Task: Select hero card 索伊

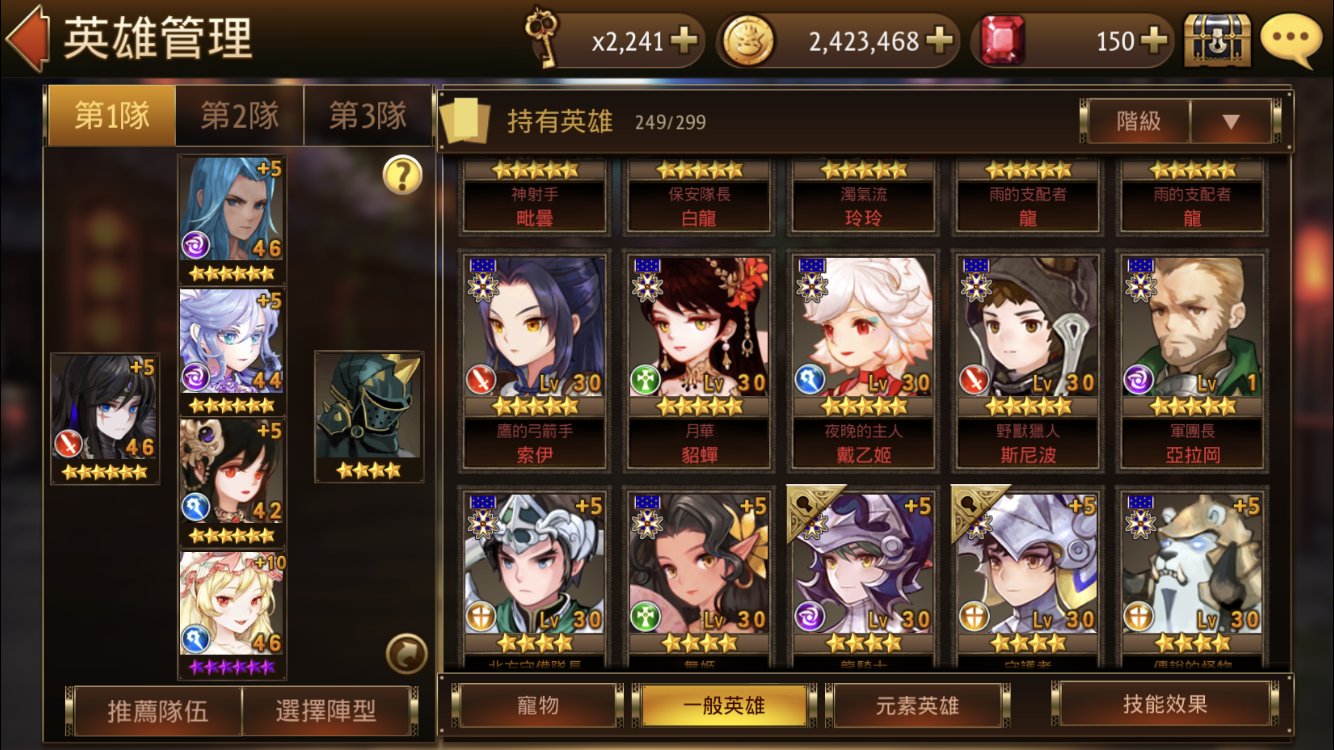Action: click(x=534, y=360)
